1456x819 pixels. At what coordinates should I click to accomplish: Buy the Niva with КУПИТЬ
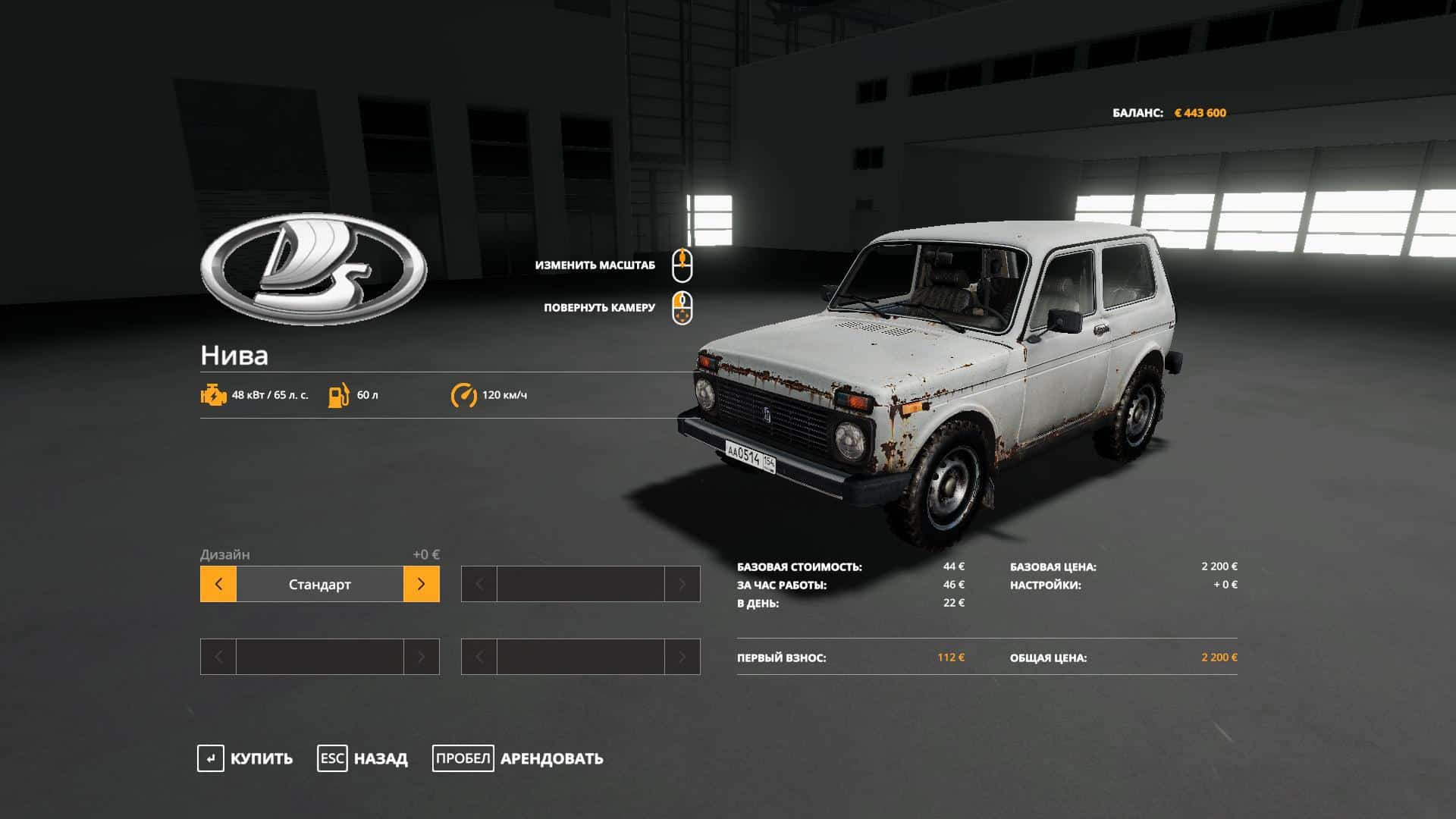coord(245,758)
